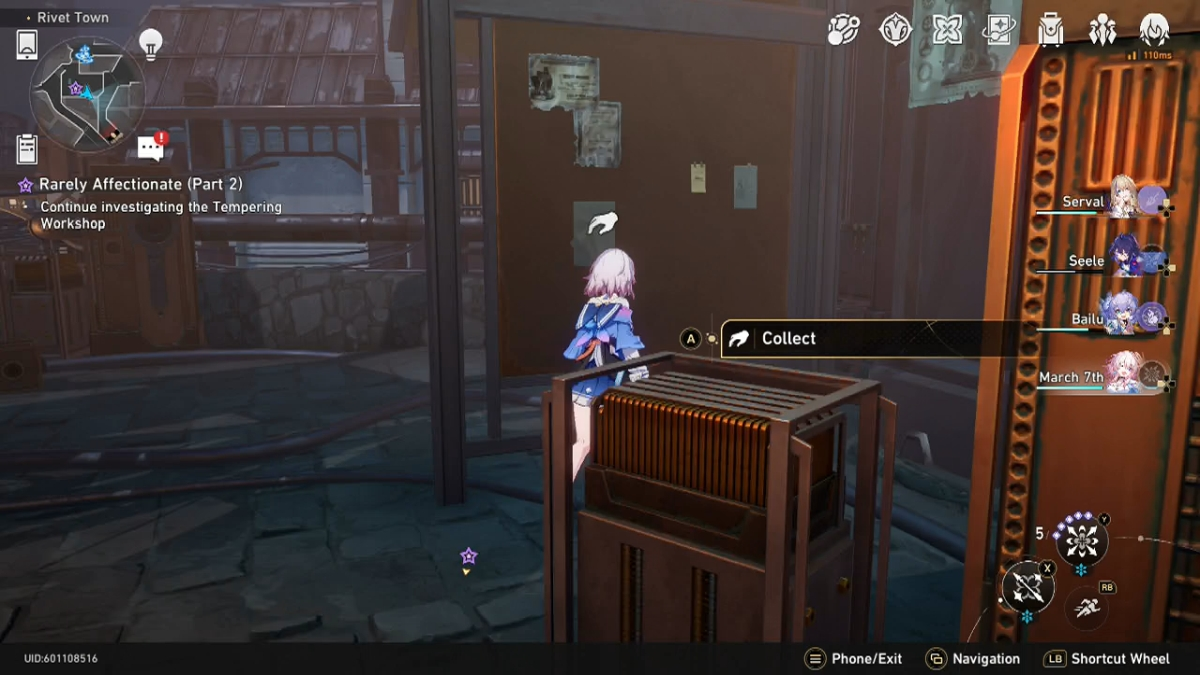Click the lightbulb hint icon
The image size is (1200, 675).
(x=150, y=44)
